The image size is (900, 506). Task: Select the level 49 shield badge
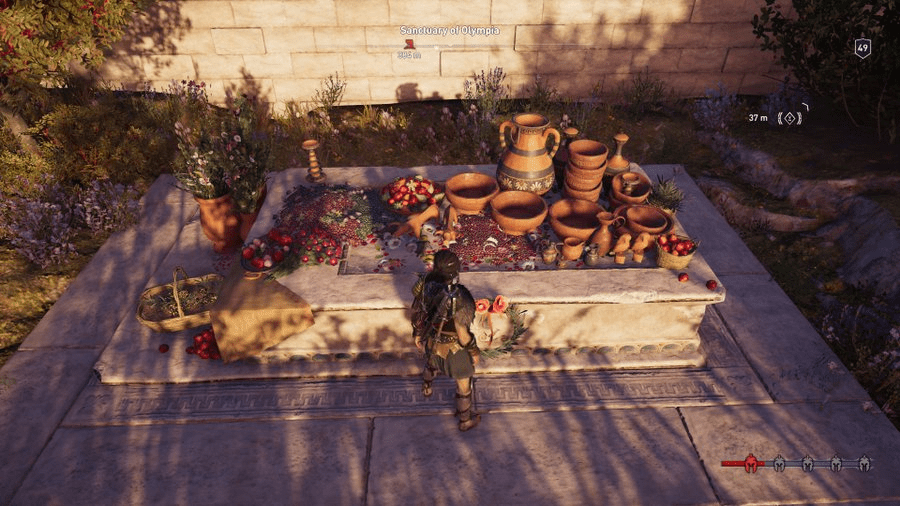click(x=862, y=48)
